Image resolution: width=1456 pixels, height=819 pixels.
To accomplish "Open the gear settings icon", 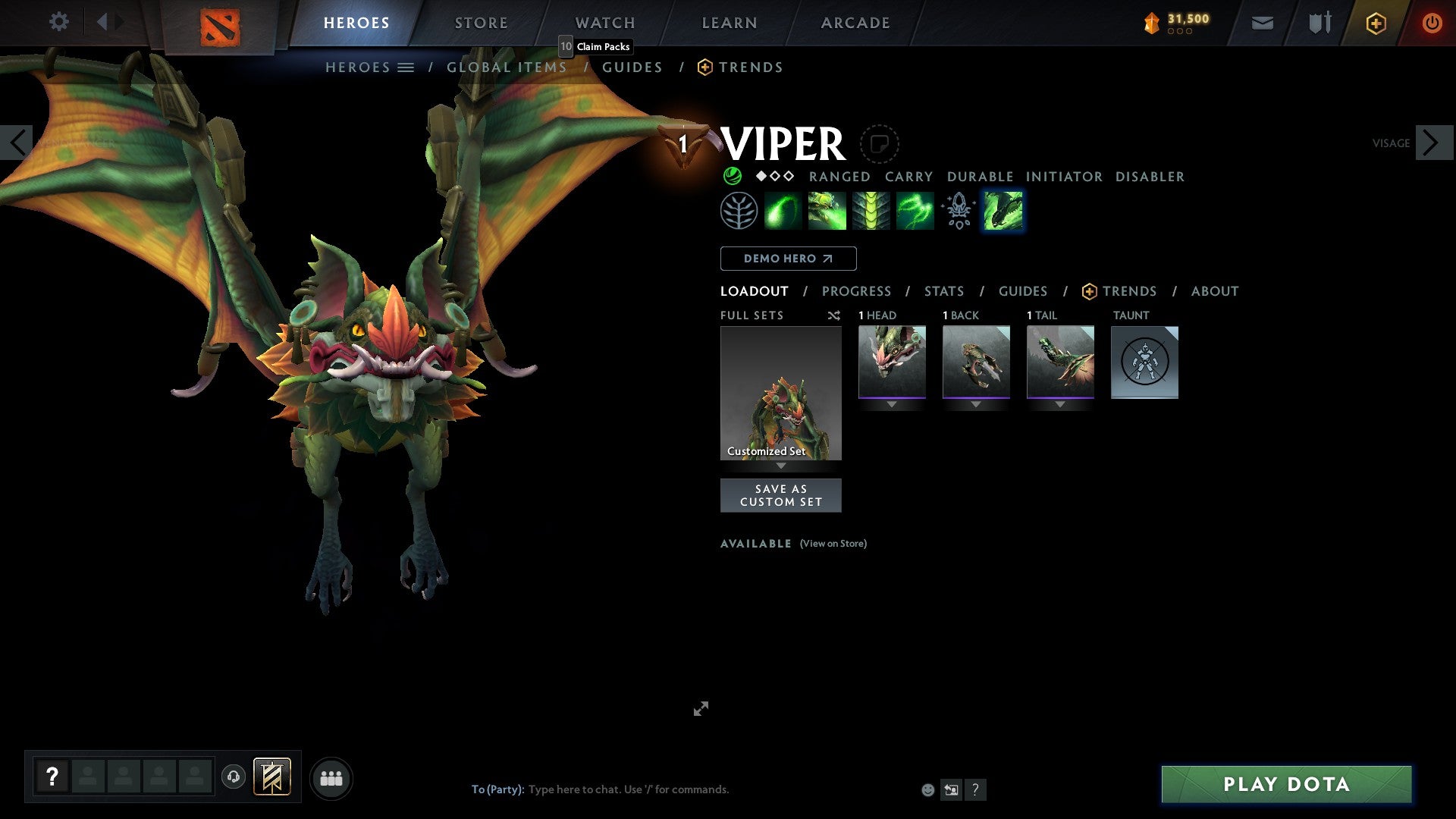I will (x=58, y=22).
